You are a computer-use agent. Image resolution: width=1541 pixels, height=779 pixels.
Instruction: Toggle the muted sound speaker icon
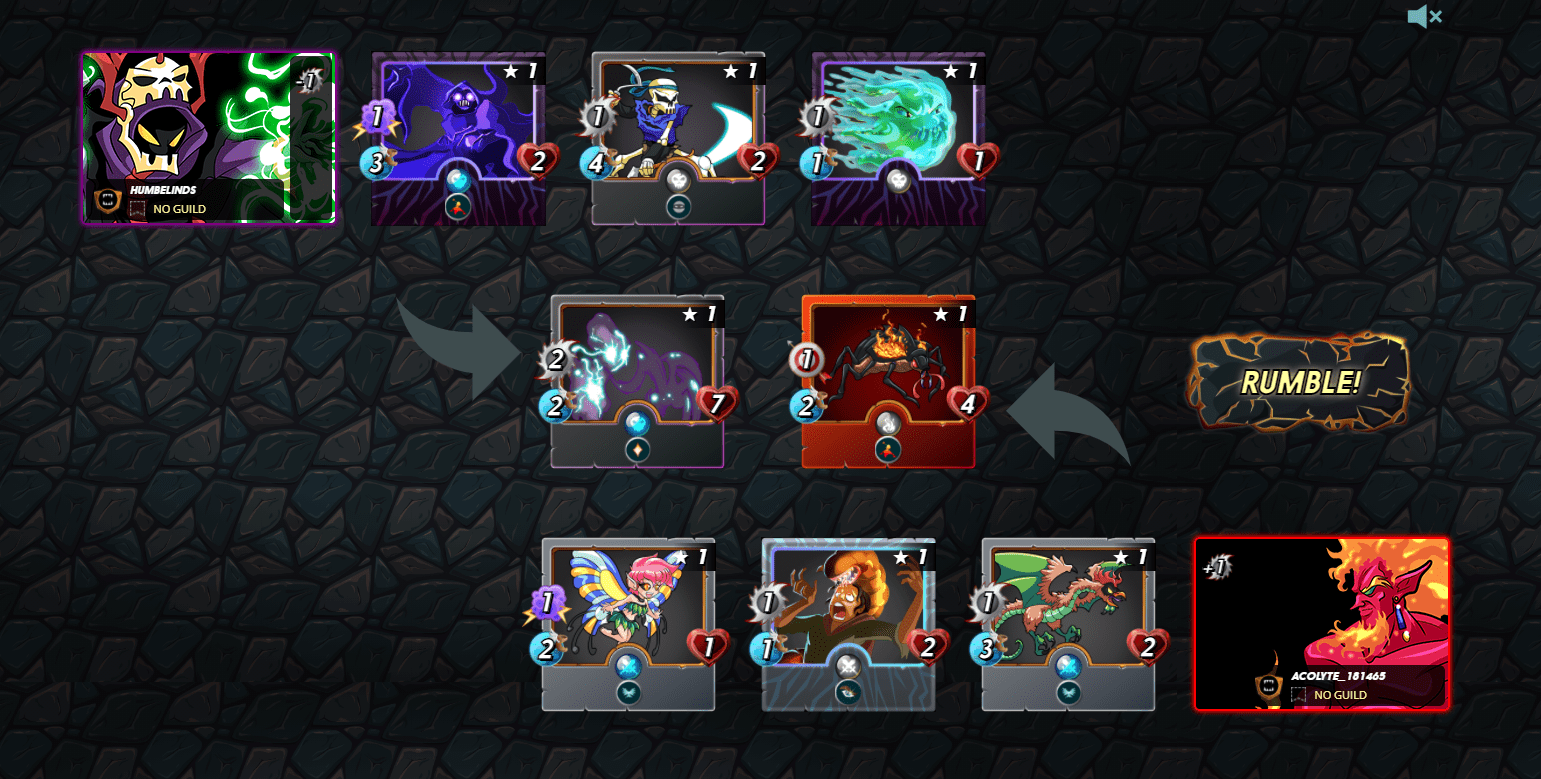click(x=1424, y=17)
